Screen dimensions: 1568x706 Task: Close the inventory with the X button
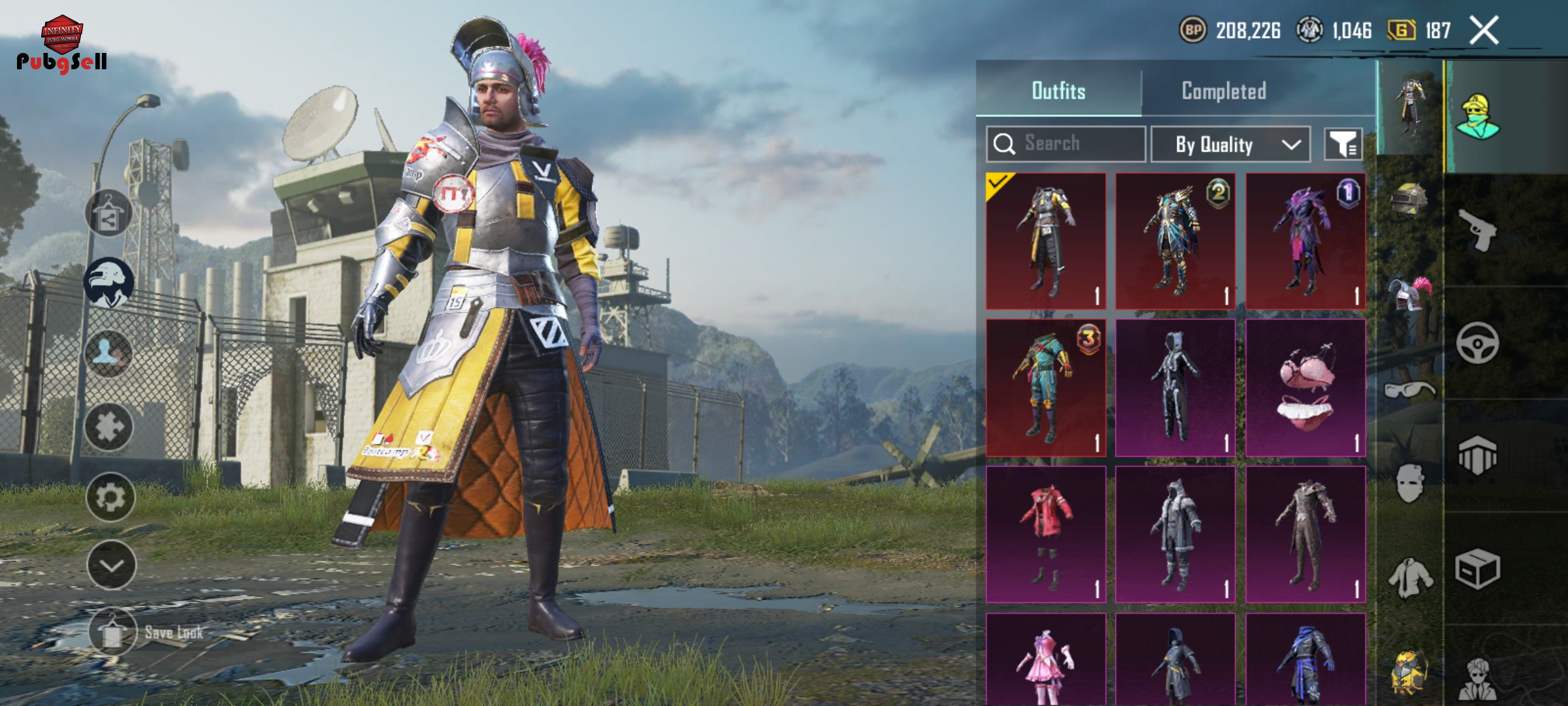[1484, 31]
